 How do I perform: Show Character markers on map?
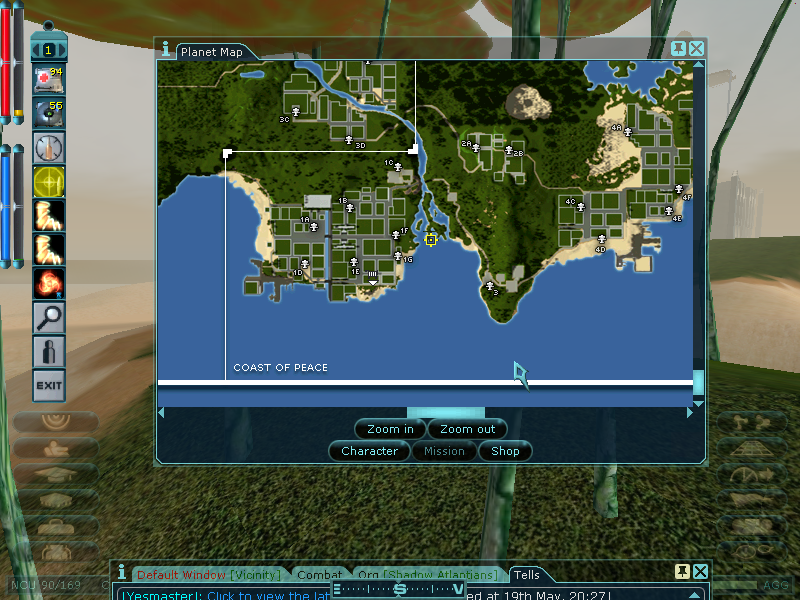369,451
